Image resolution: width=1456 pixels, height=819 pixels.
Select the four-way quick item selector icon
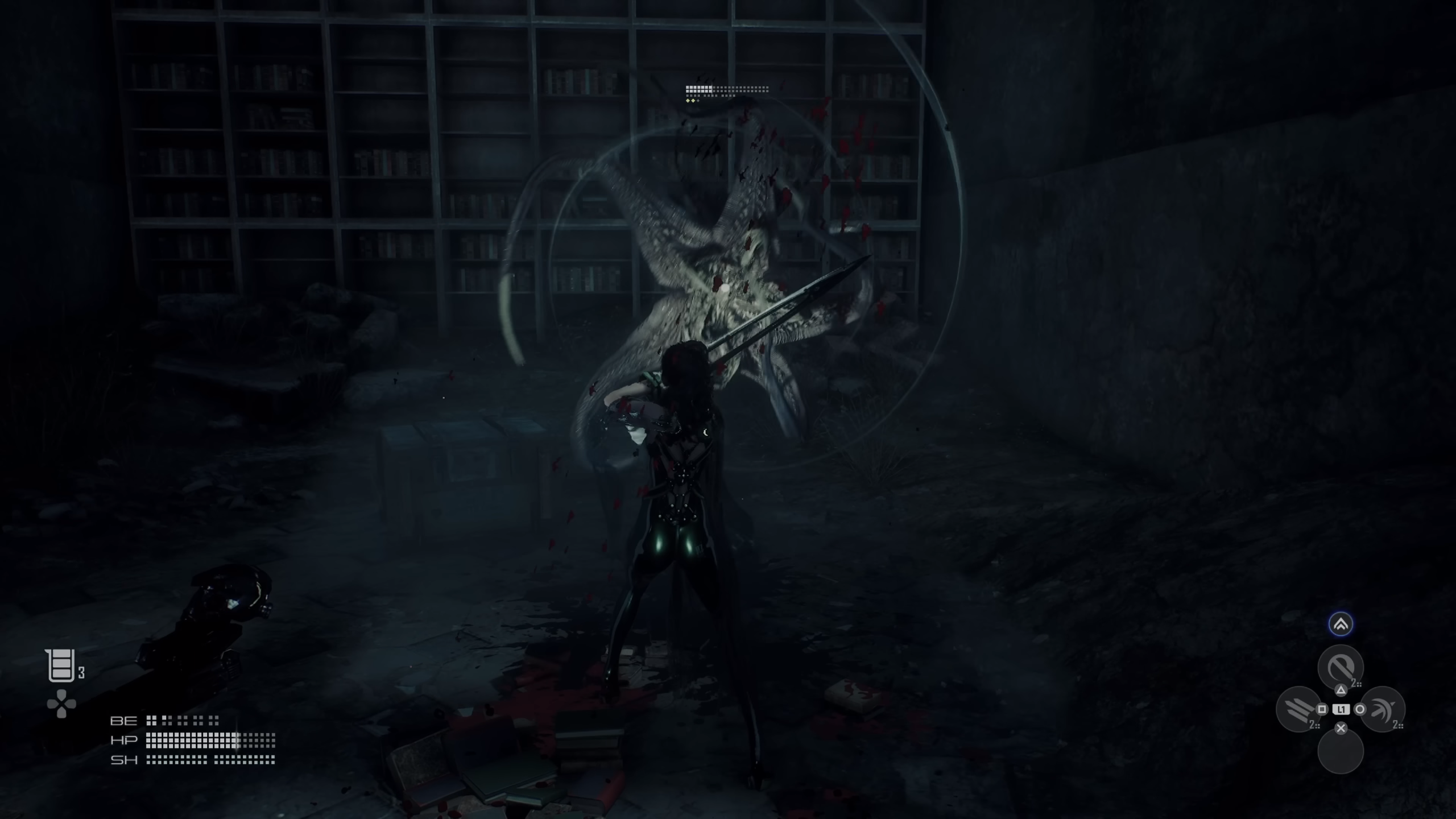61,704
